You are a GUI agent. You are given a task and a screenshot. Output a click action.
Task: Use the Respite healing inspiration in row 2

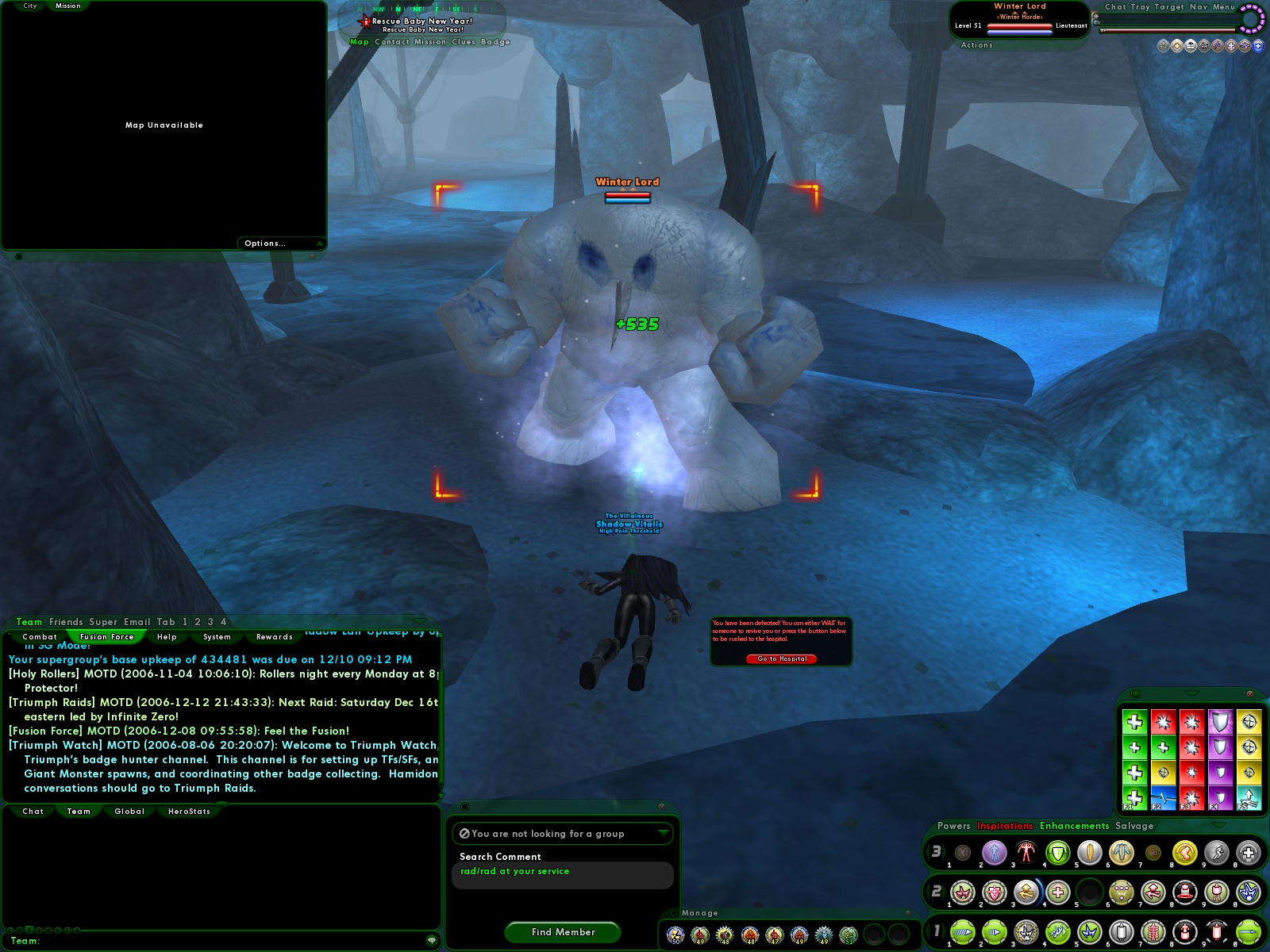1060,892
